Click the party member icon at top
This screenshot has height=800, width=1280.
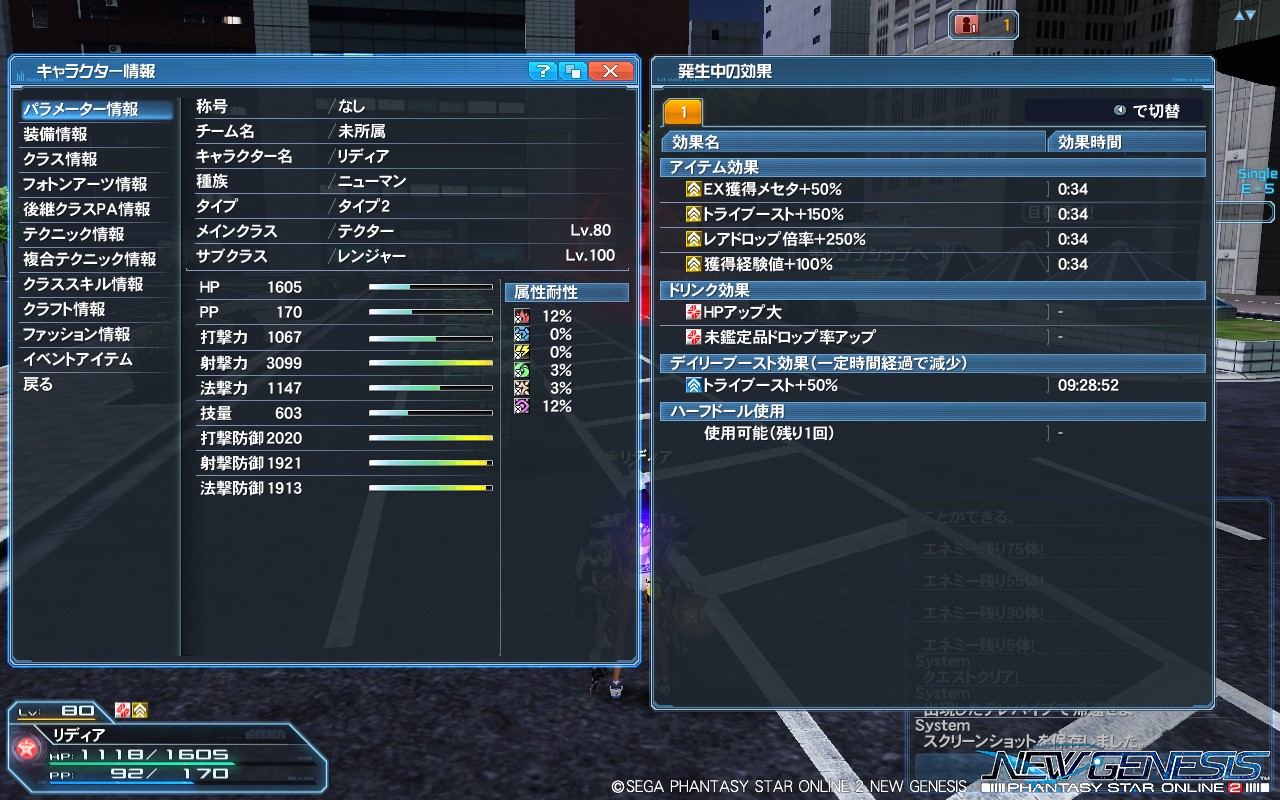coord(965,25)
